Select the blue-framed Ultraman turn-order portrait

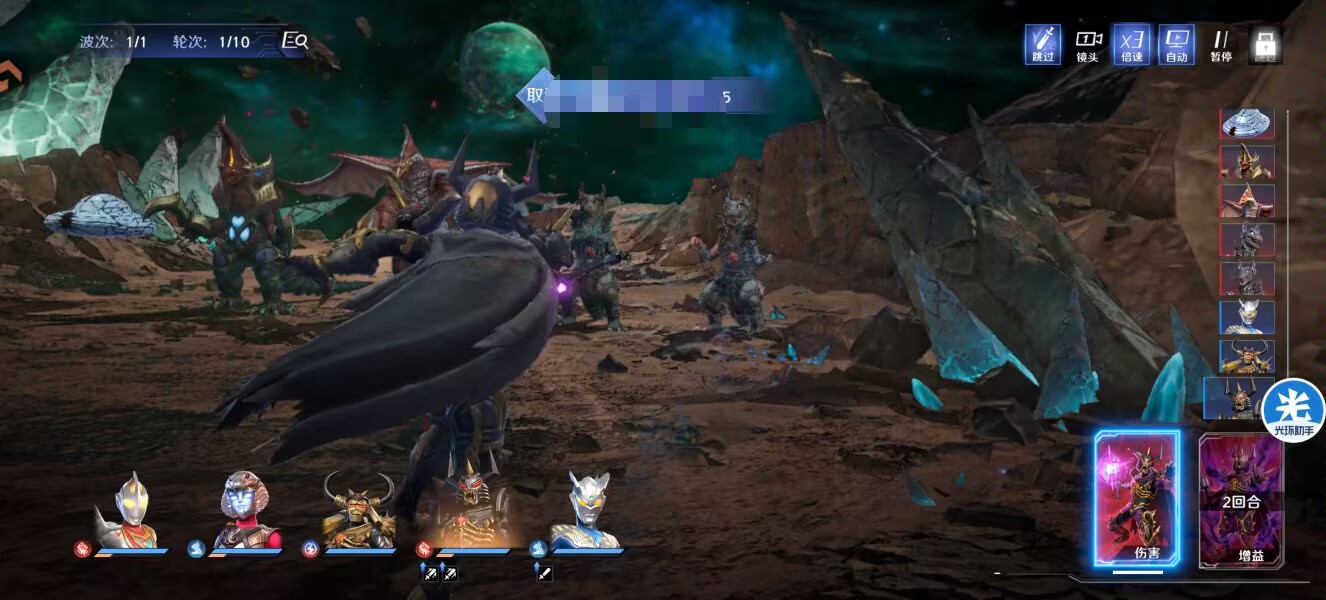(1246, 318)
